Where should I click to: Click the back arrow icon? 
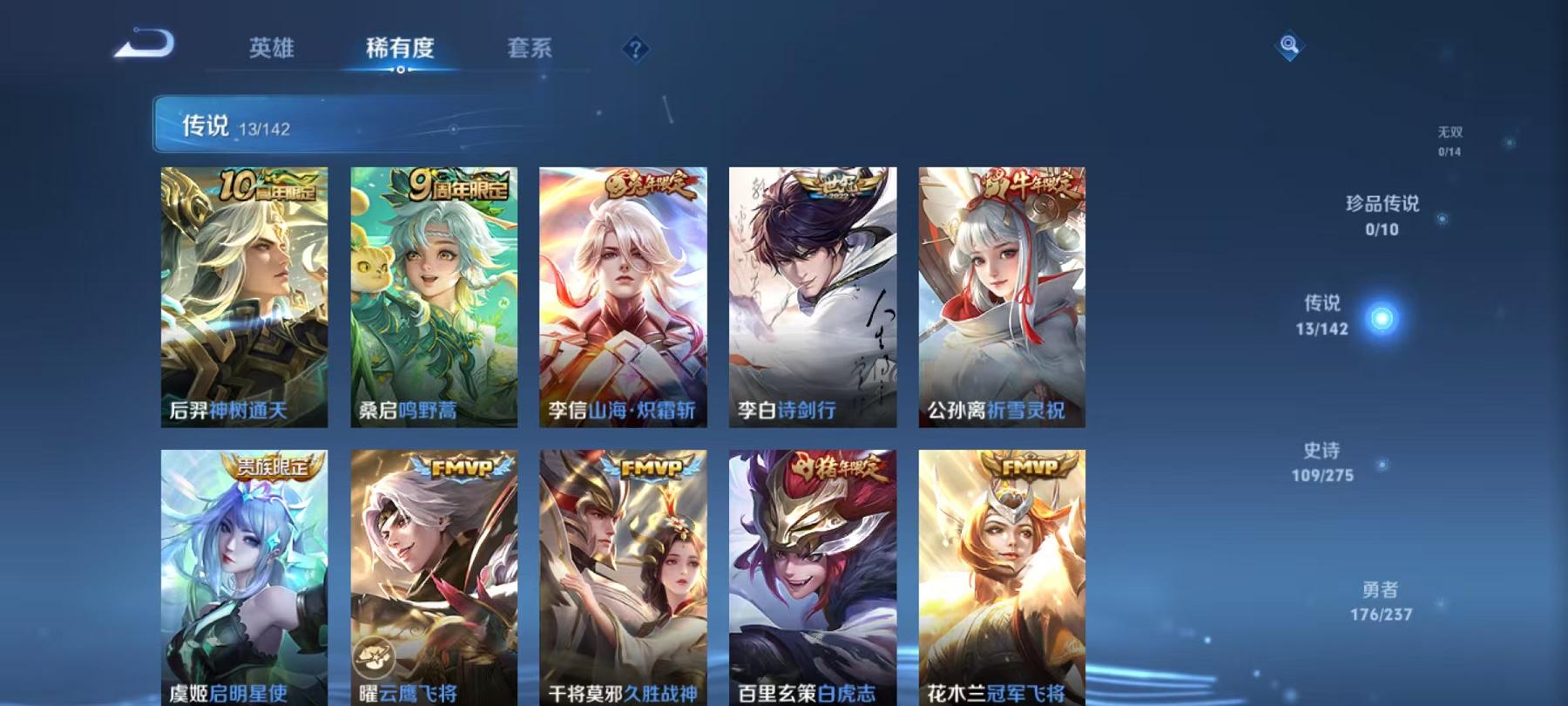pos(145,44)
